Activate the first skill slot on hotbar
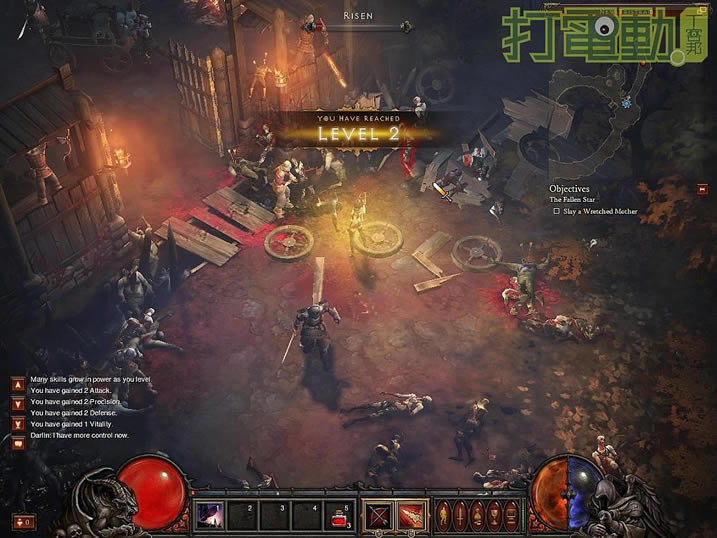This screenshot has width=717, height=538. [x=209, y=513]
